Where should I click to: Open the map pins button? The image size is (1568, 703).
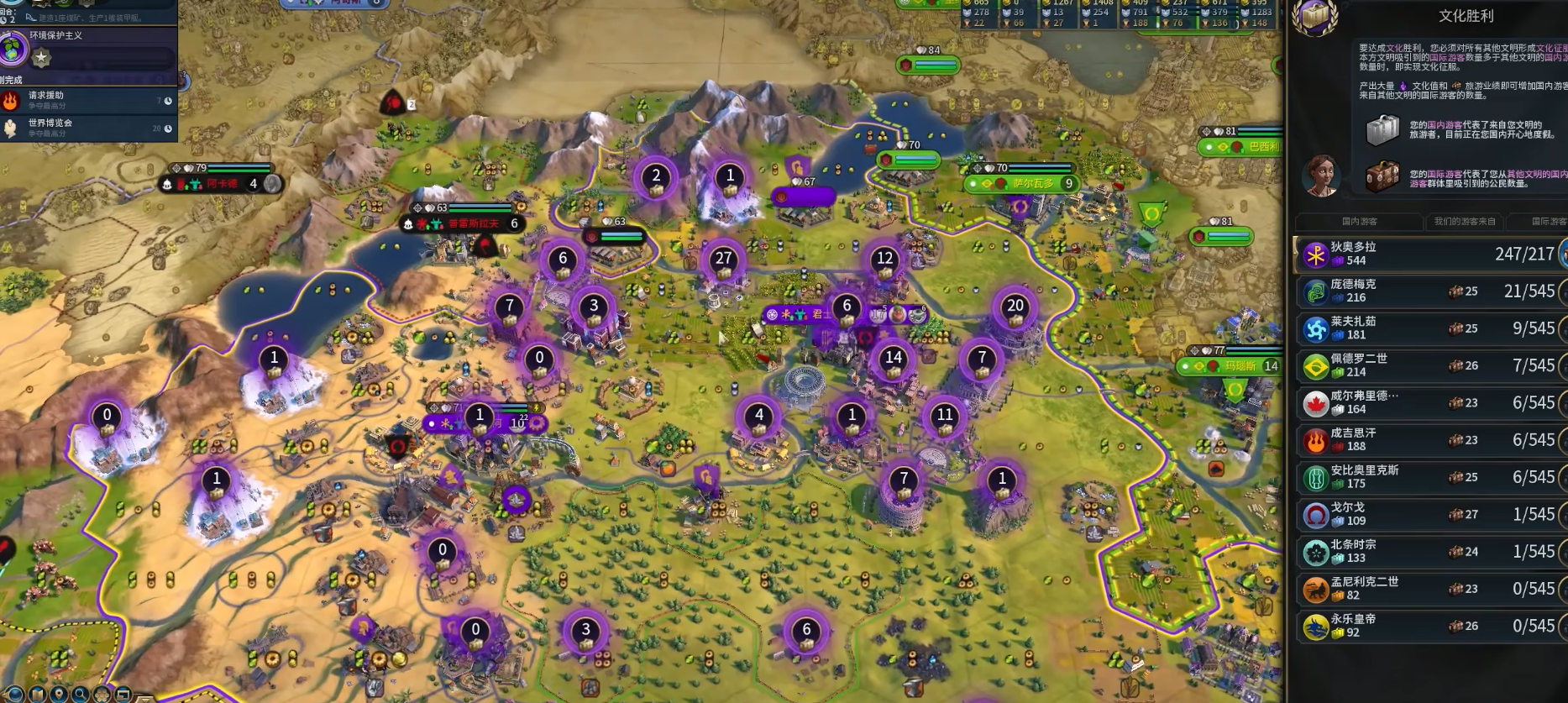point(59,695)
